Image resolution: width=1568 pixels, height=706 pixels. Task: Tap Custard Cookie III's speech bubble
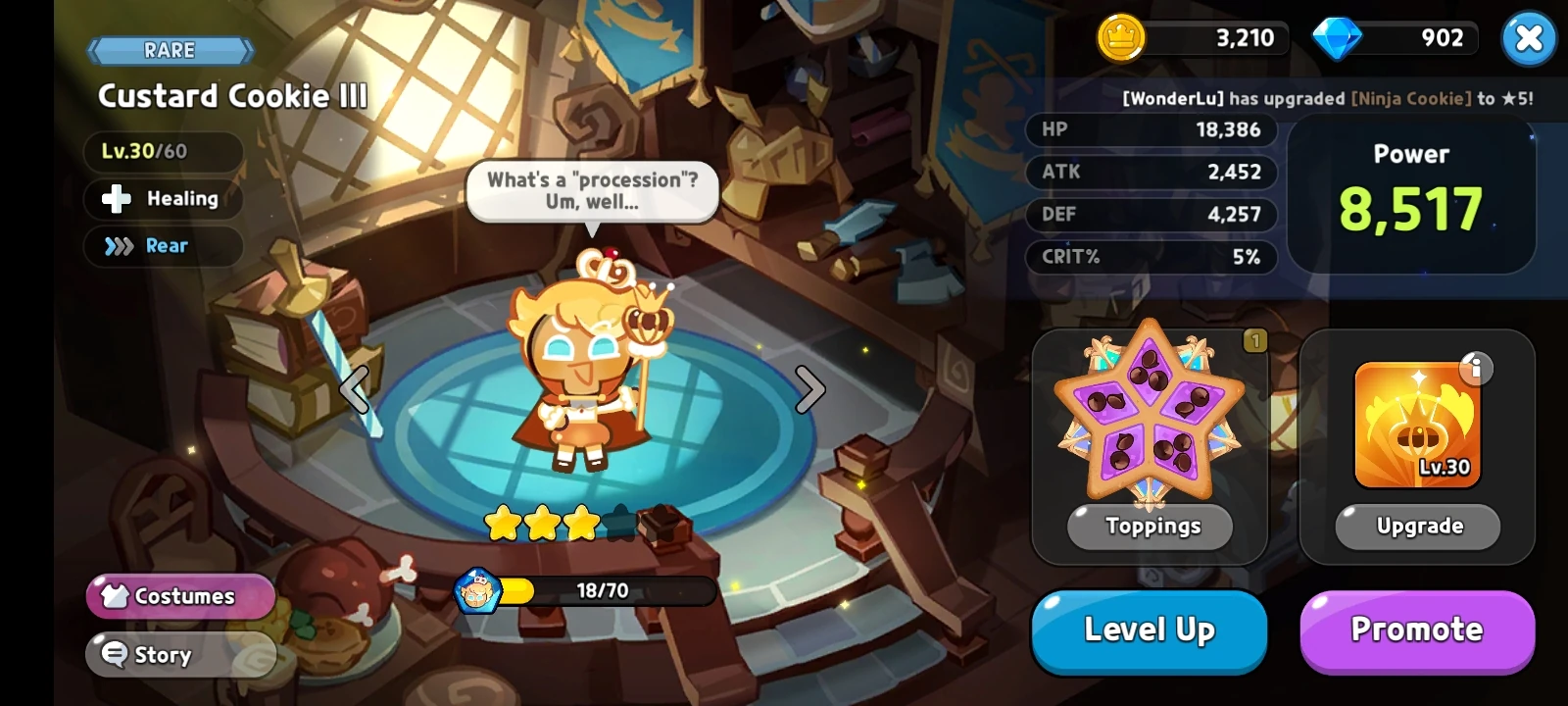point(593,191)
